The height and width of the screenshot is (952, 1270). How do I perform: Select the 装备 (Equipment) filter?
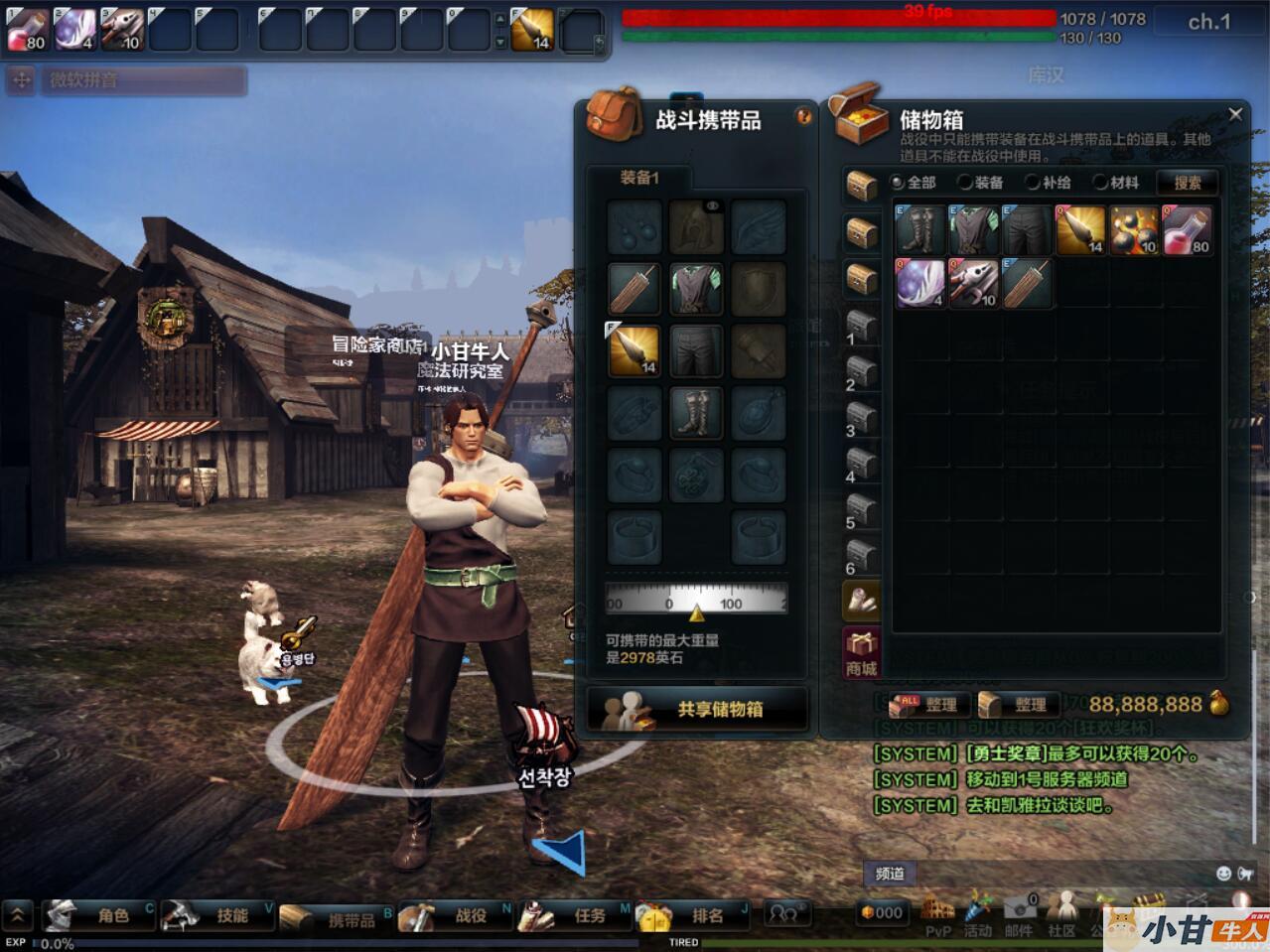[965, 183]
